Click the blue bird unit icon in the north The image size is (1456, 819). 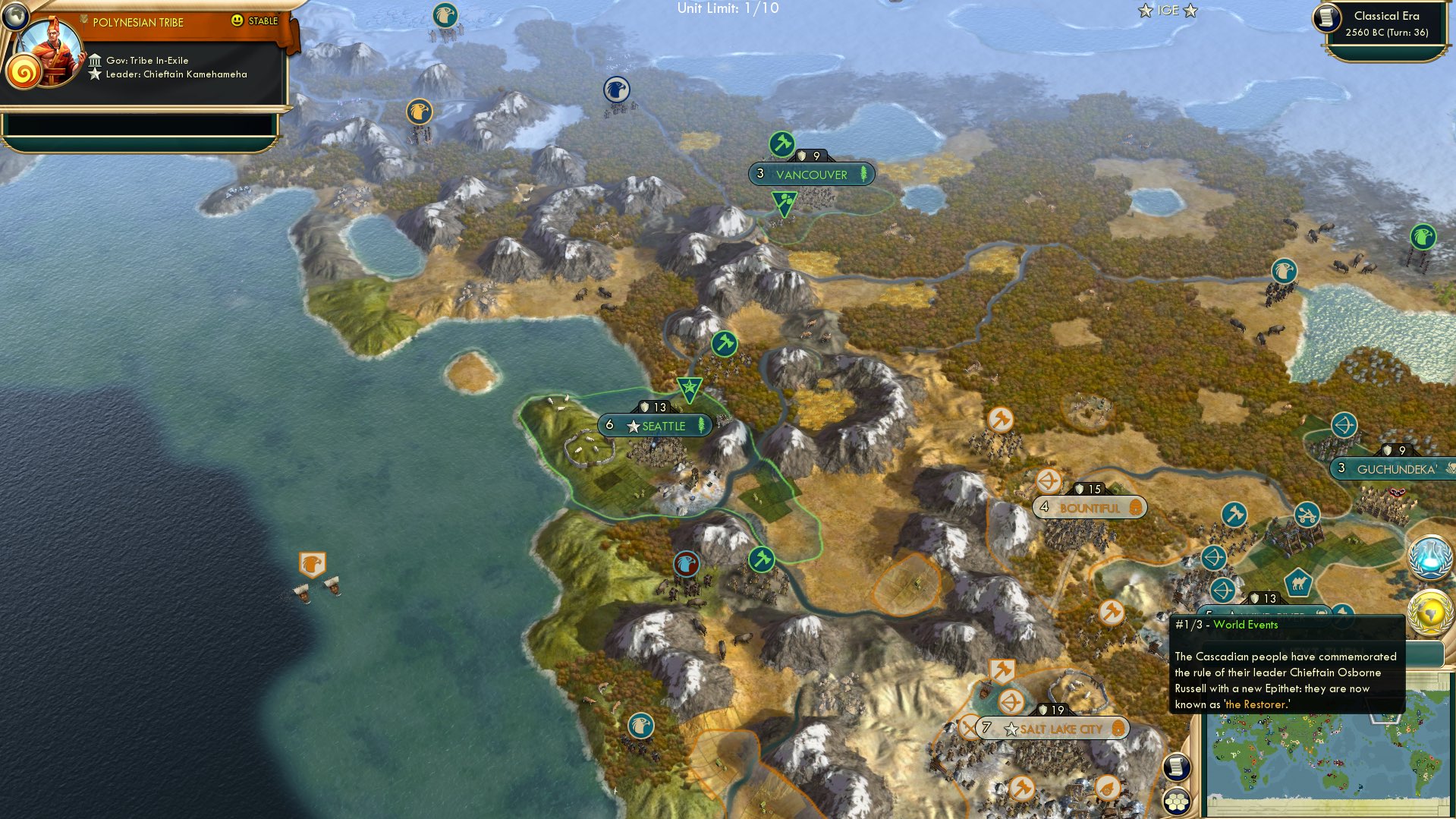coord(617,90)
